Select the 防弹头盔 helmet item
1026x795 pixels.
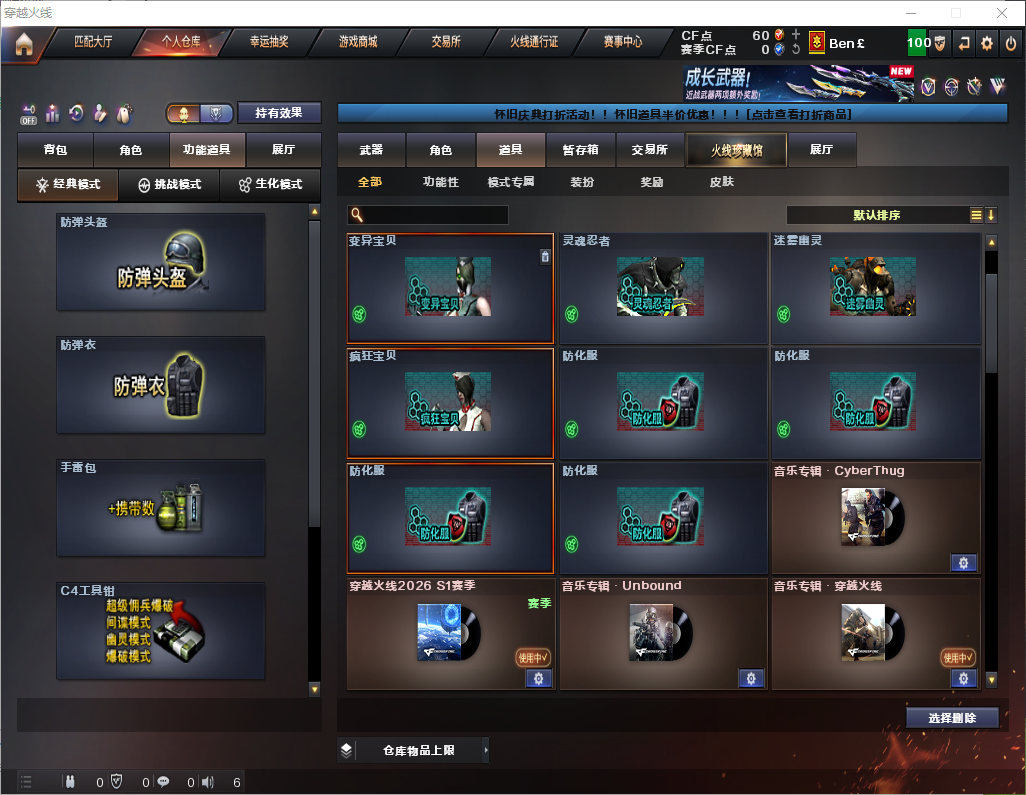pos(161,262)
